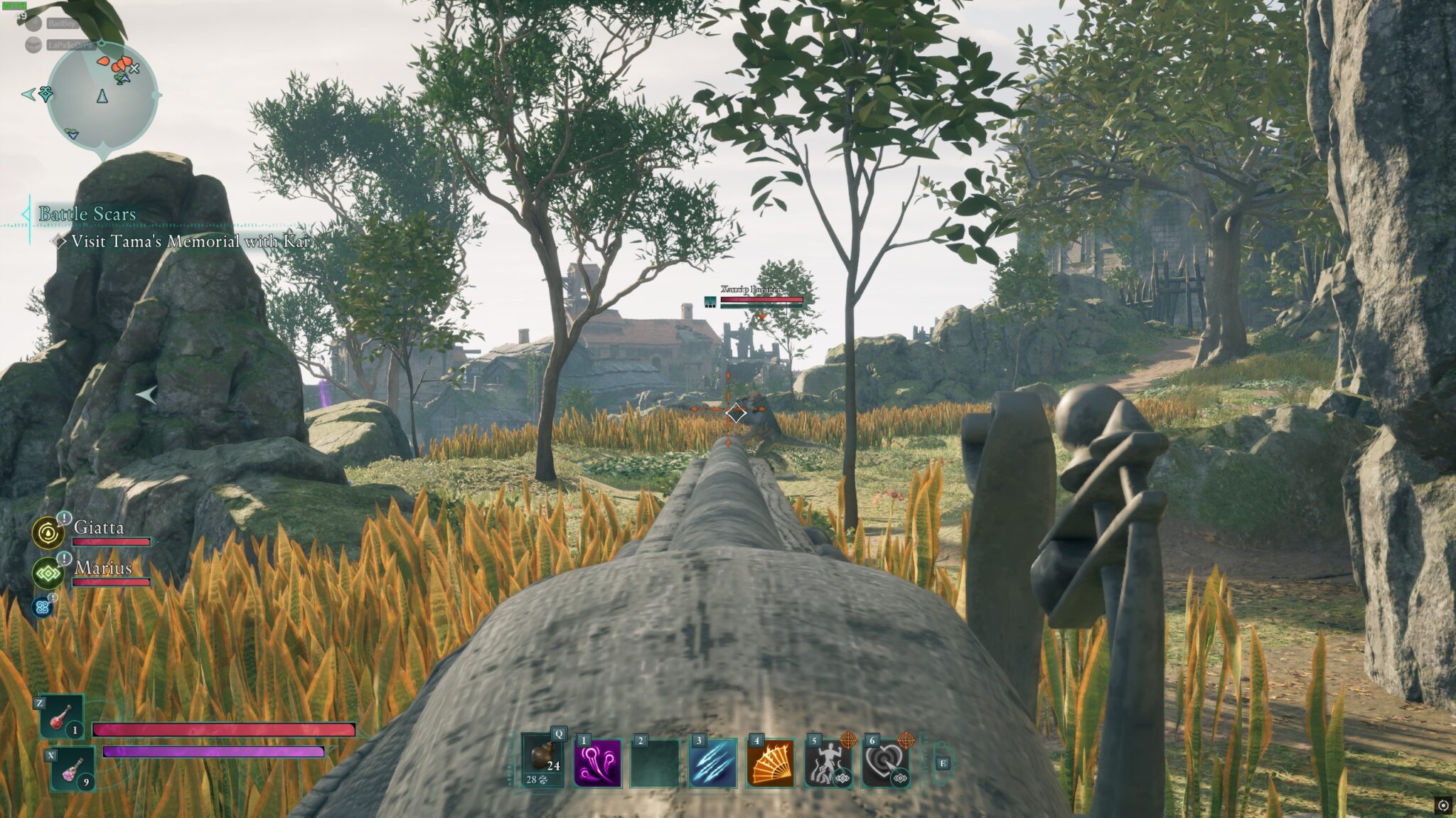Open the Battle Scars quest title
The width and height of the screenshot is (1456, 818).
(87, 213)
